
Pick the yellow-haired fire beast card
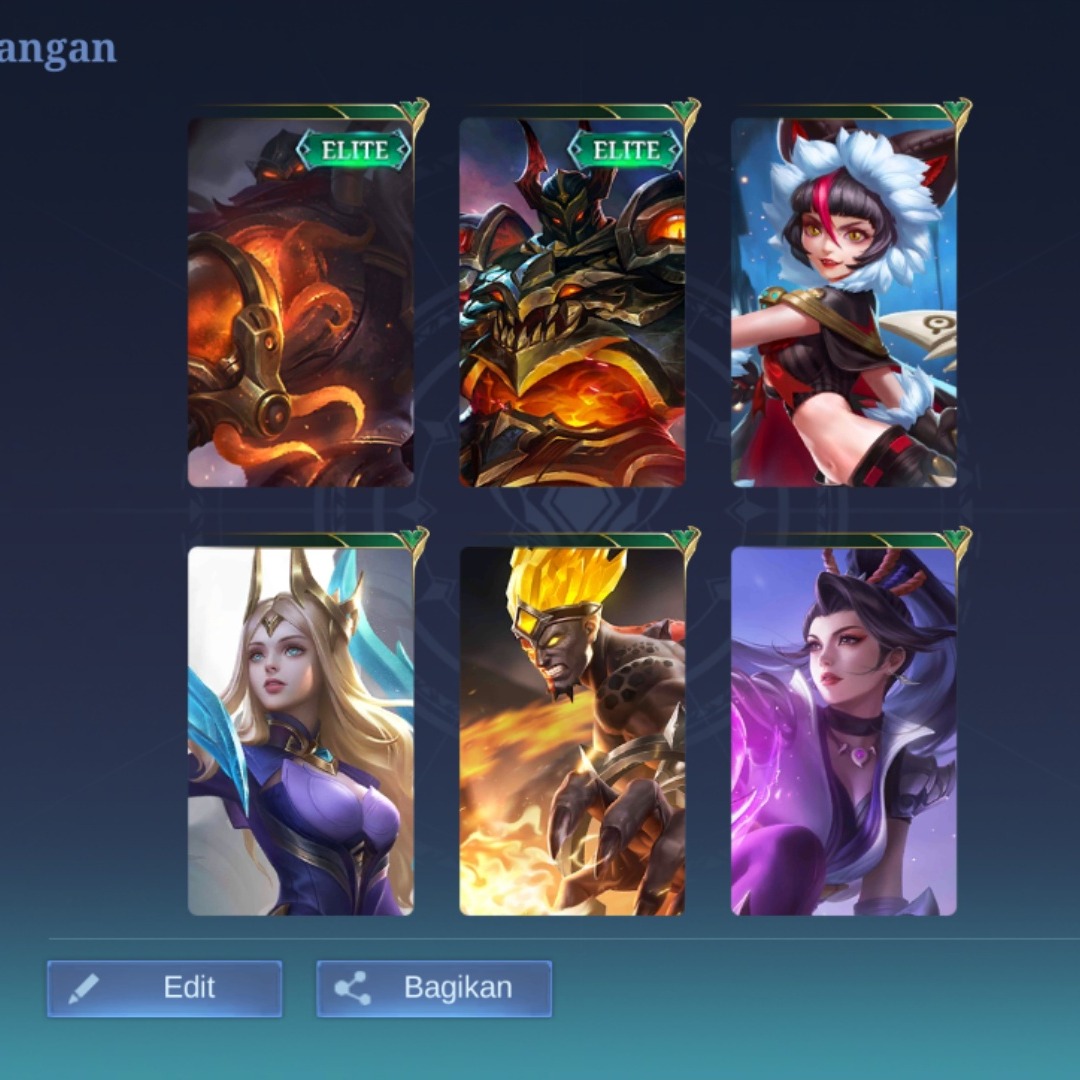pyautogui.click(x=572, y=730)
